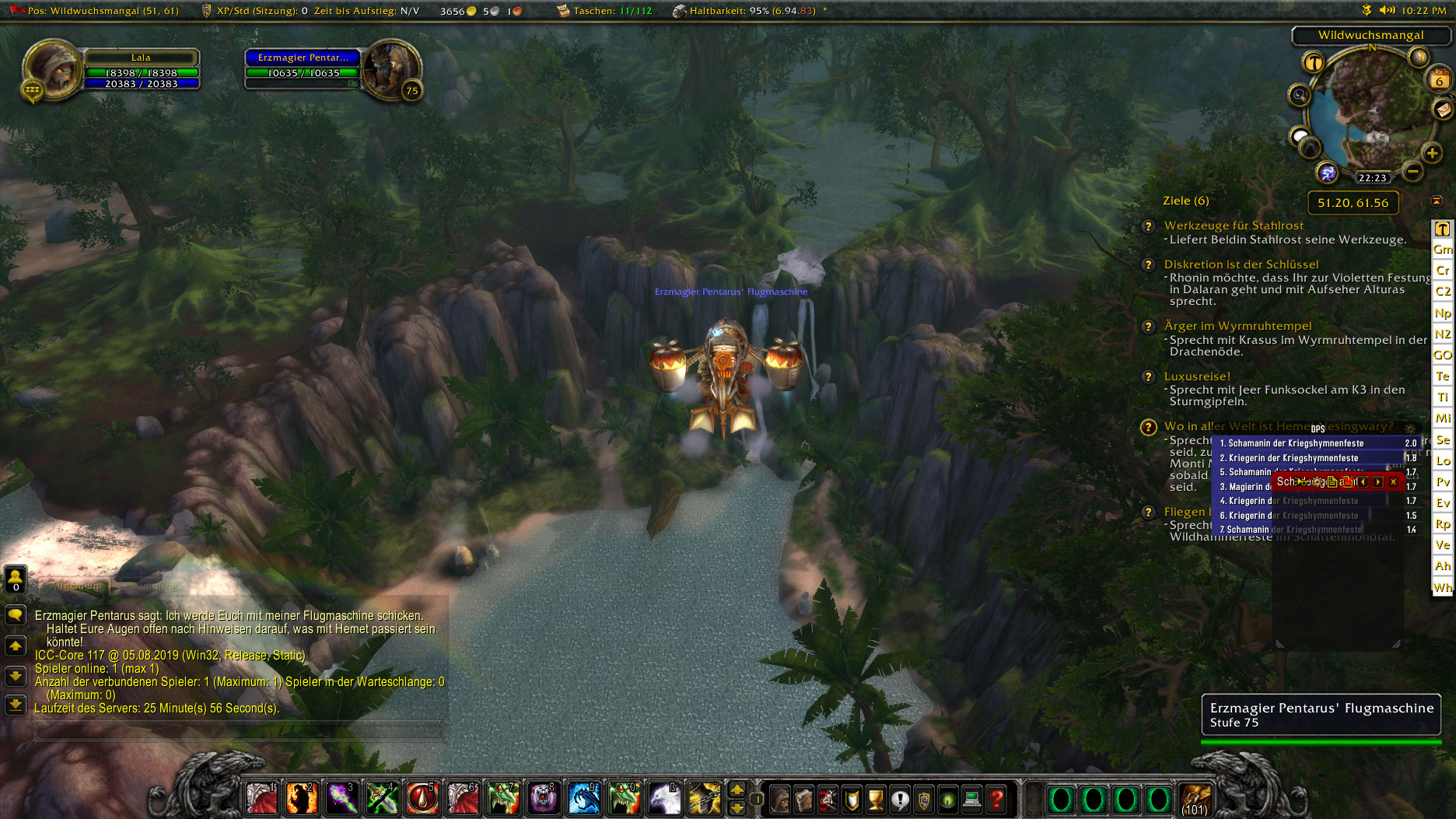This screenshot has width=1456, height=819.
Task: Switch to the Kampflog chat tab
Action: tap(156, 586)
